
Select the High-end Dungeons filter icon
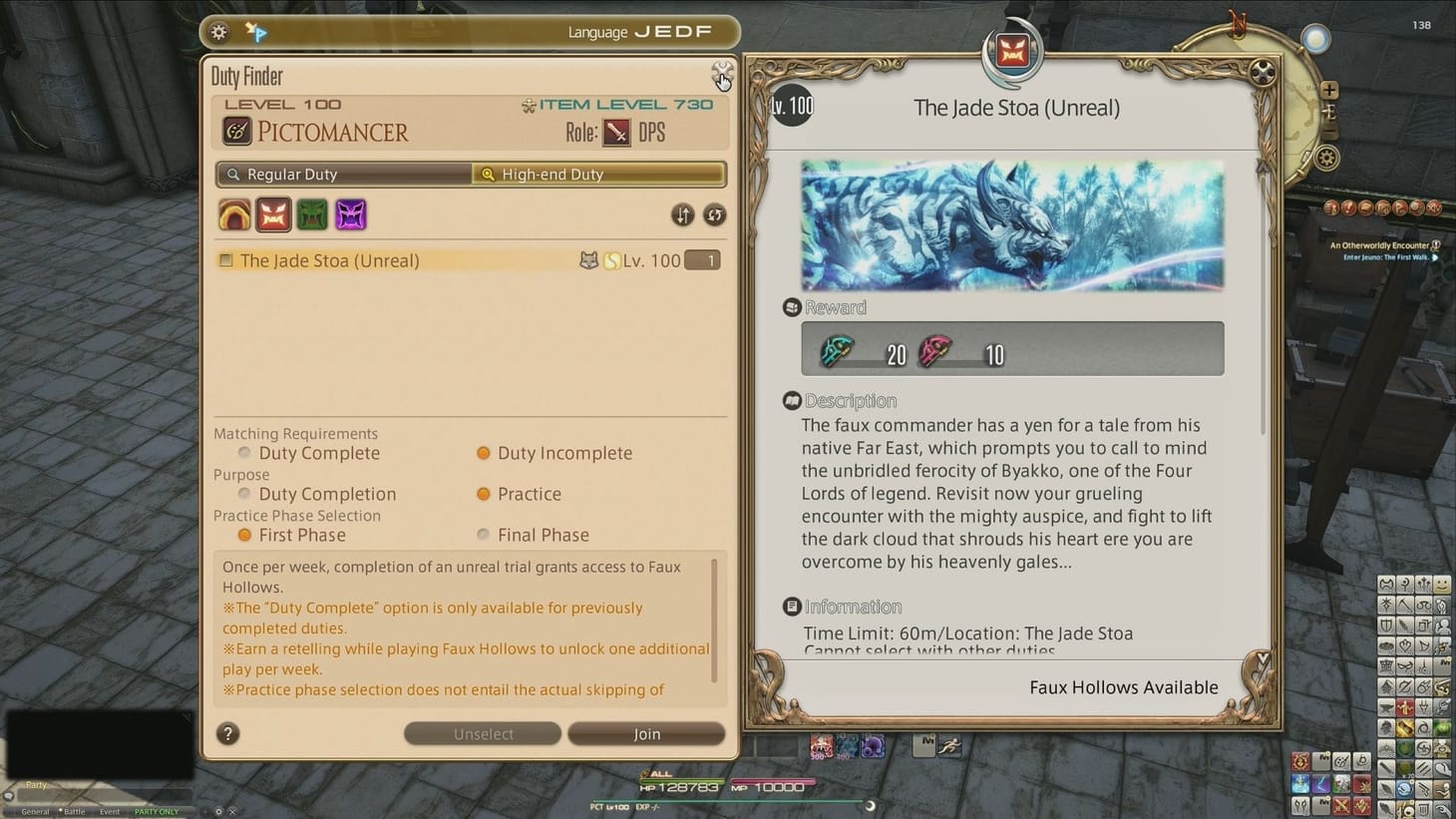[x=234, y=214]
